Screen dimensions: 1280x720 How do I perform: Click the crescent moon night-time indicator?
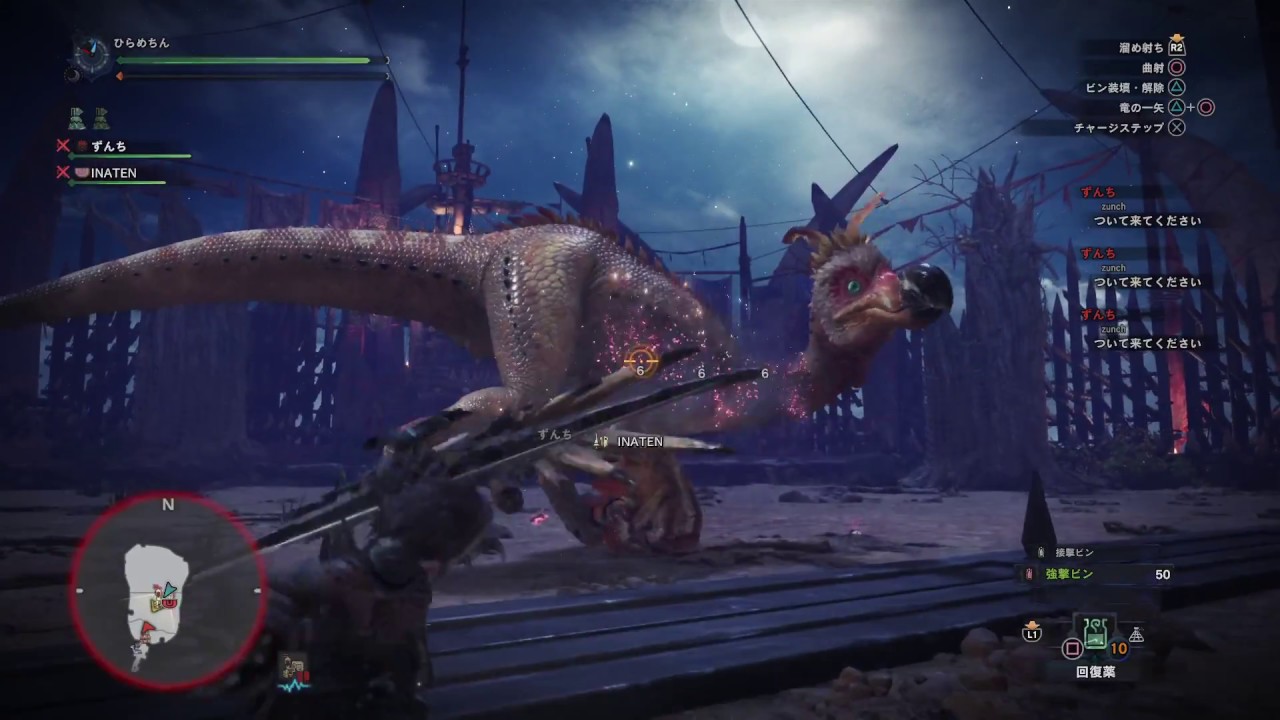pos(72,73)
